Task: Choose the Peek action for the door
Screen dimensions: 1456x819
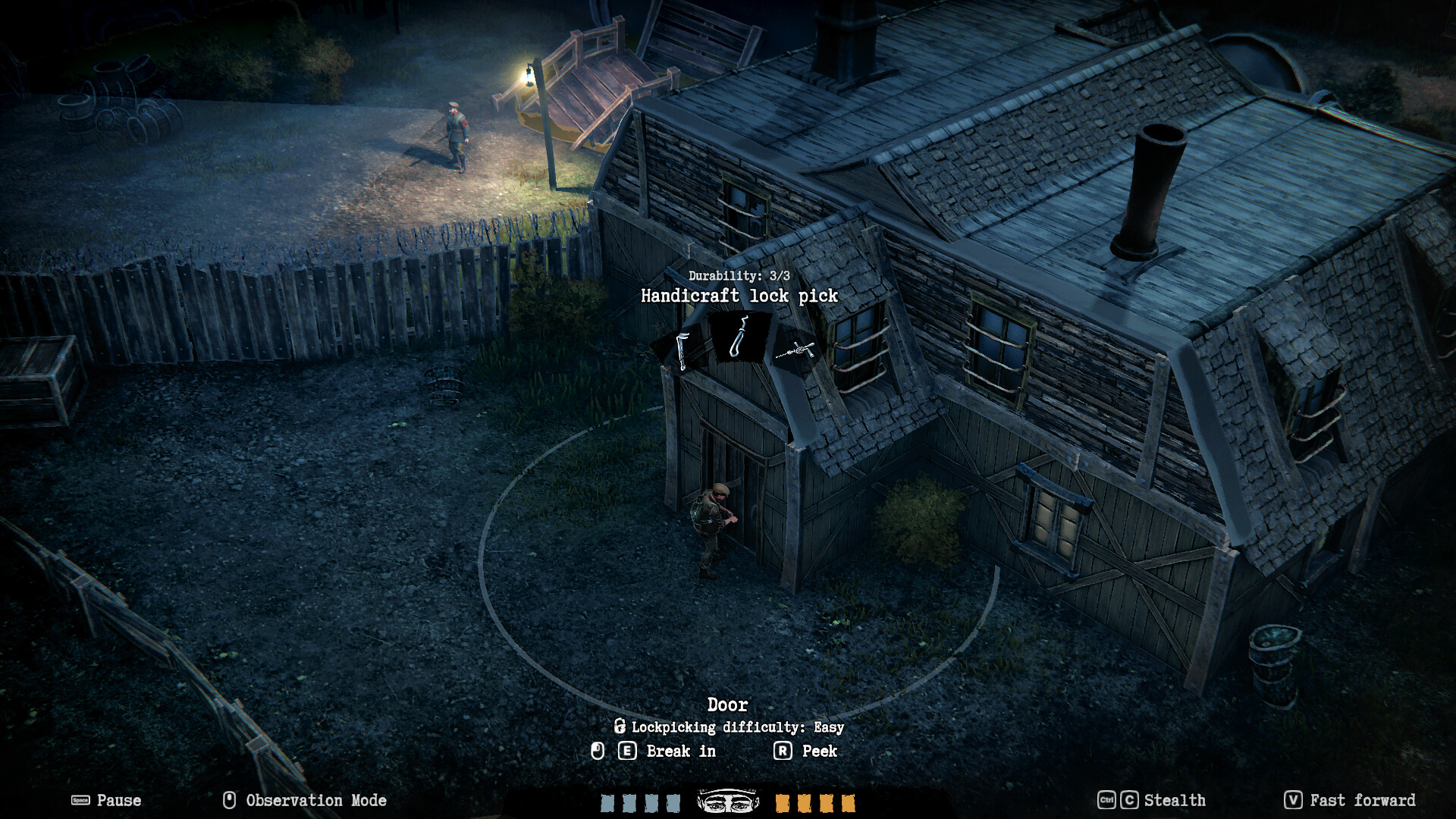Action: pos(819,751)
